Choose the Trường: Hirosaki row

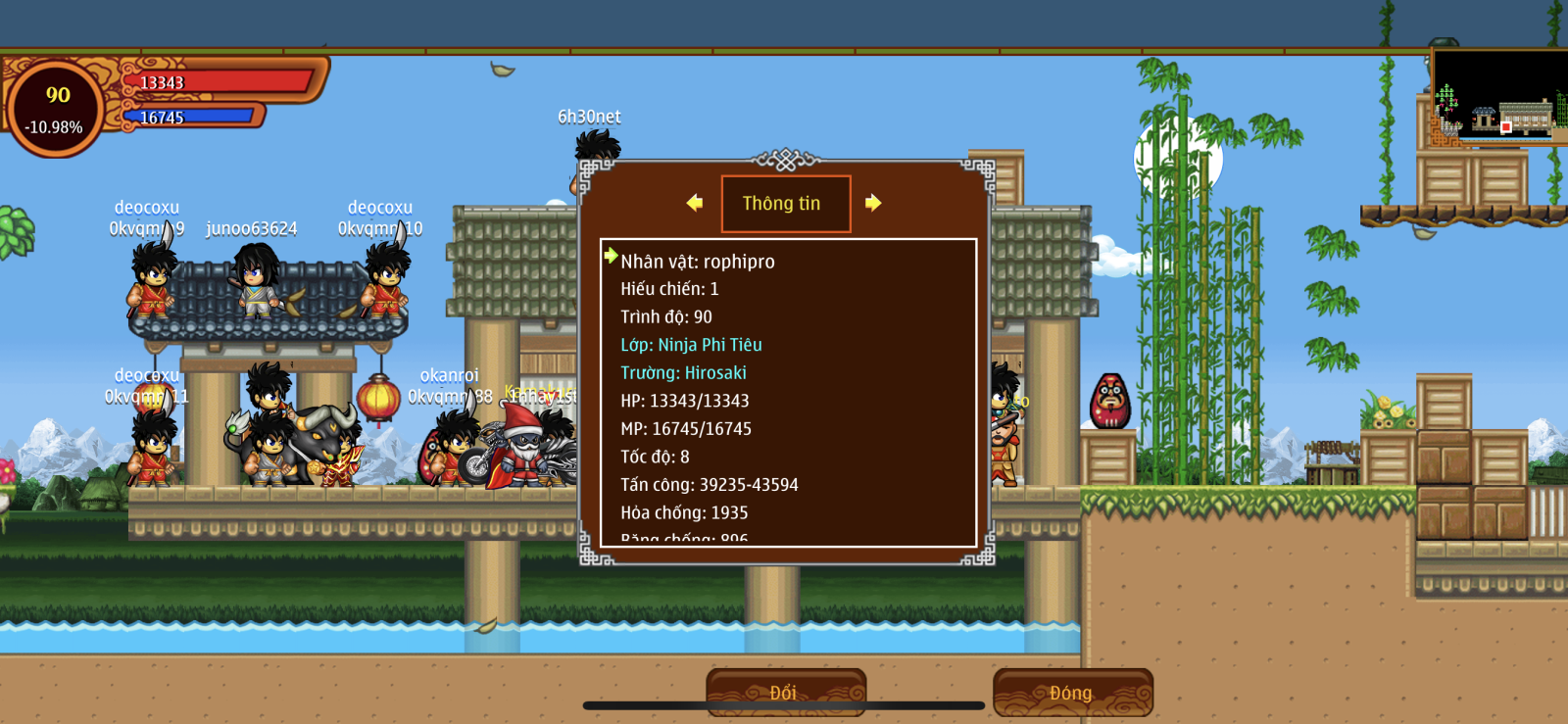pos(683,373)
